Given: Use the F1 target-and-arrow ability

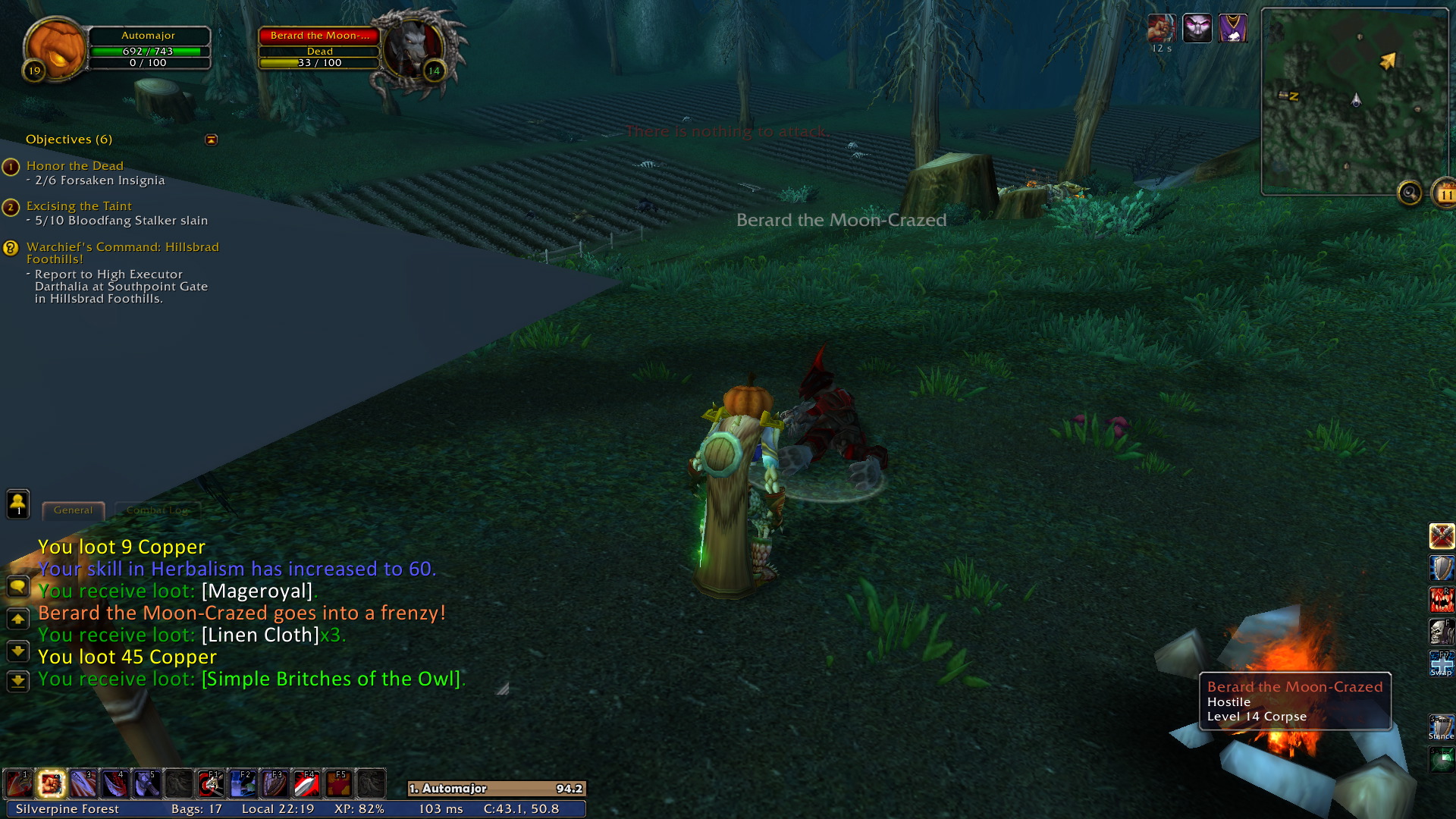Looking at the screenshot, I should pyautogui.click(x=210, y=784).
